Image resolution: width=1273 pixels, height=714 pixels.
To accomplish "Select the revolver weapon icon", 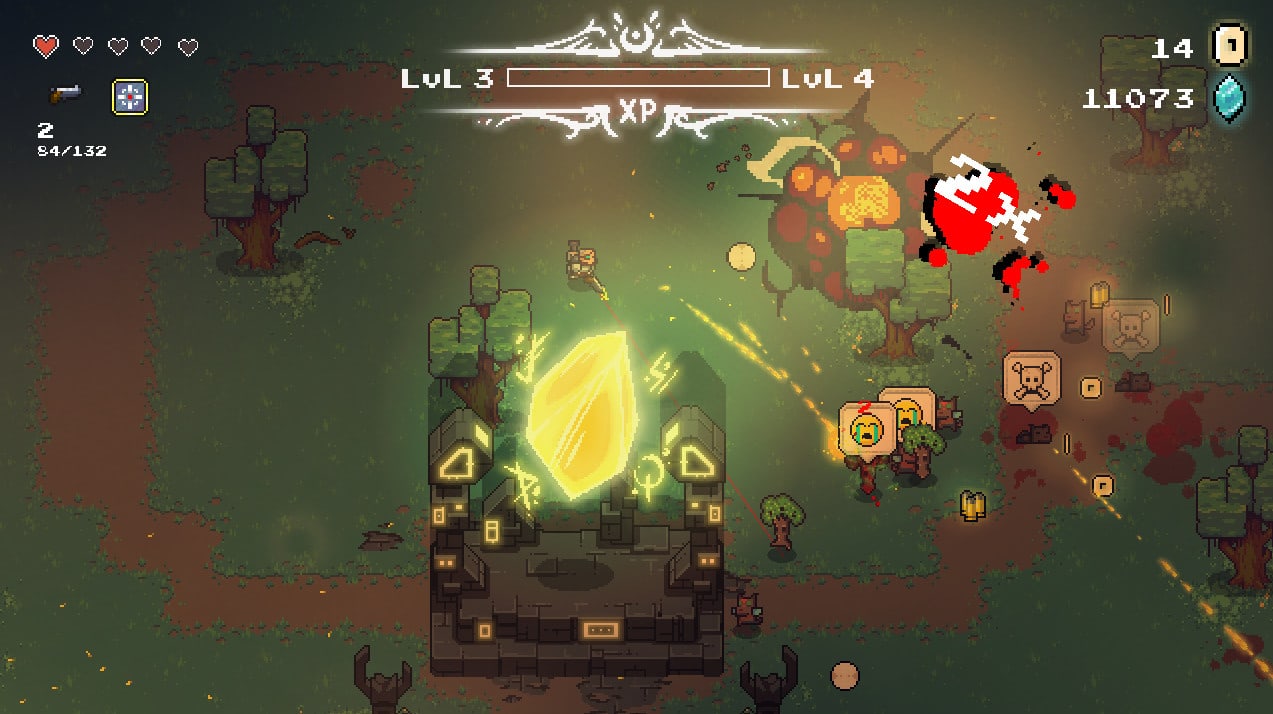I will [66, 94].
